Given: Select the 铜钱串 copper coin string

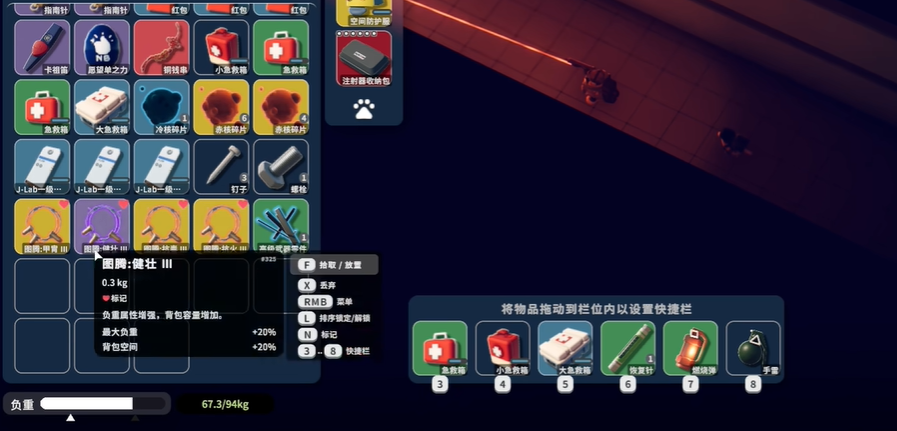Looking at the screenshot, I should coord(161,46).
